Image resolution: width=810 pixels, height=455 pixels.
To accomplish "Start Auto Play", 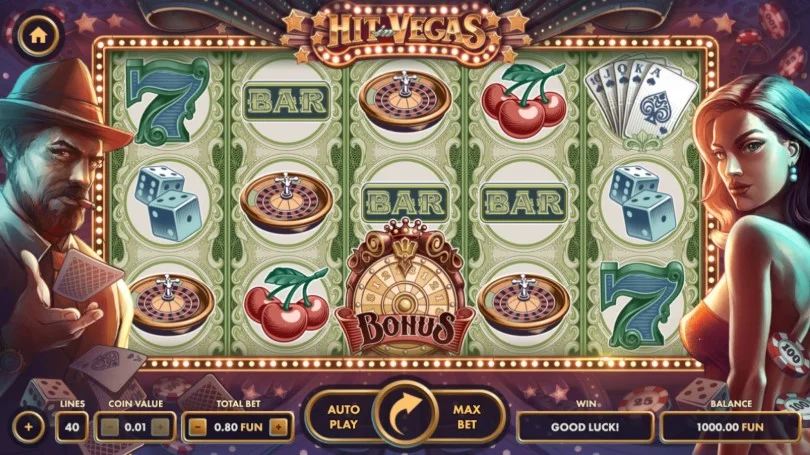I will [341, 416].
